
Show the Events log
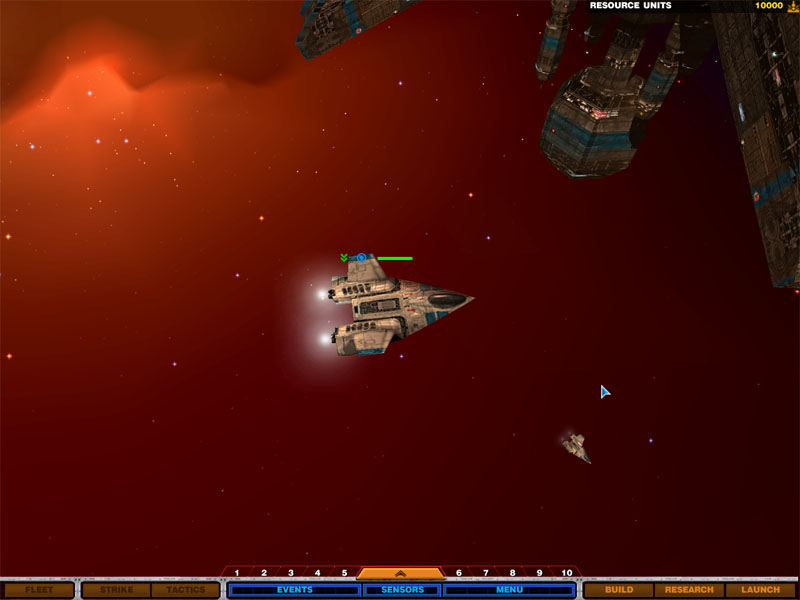[x=294, y=590]
